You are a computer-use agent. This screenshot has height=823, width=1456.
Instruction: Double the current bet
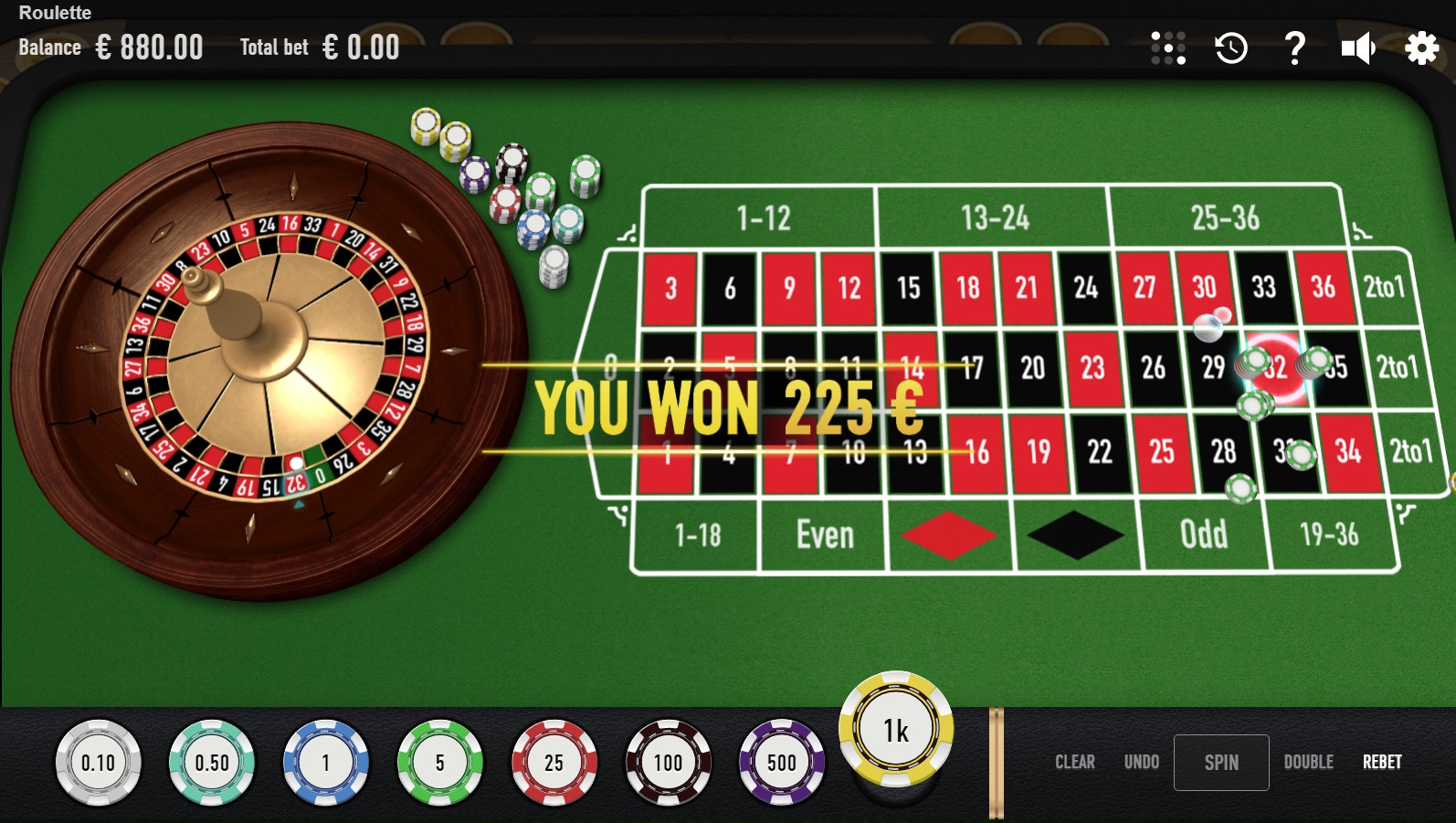point(1308,763)
